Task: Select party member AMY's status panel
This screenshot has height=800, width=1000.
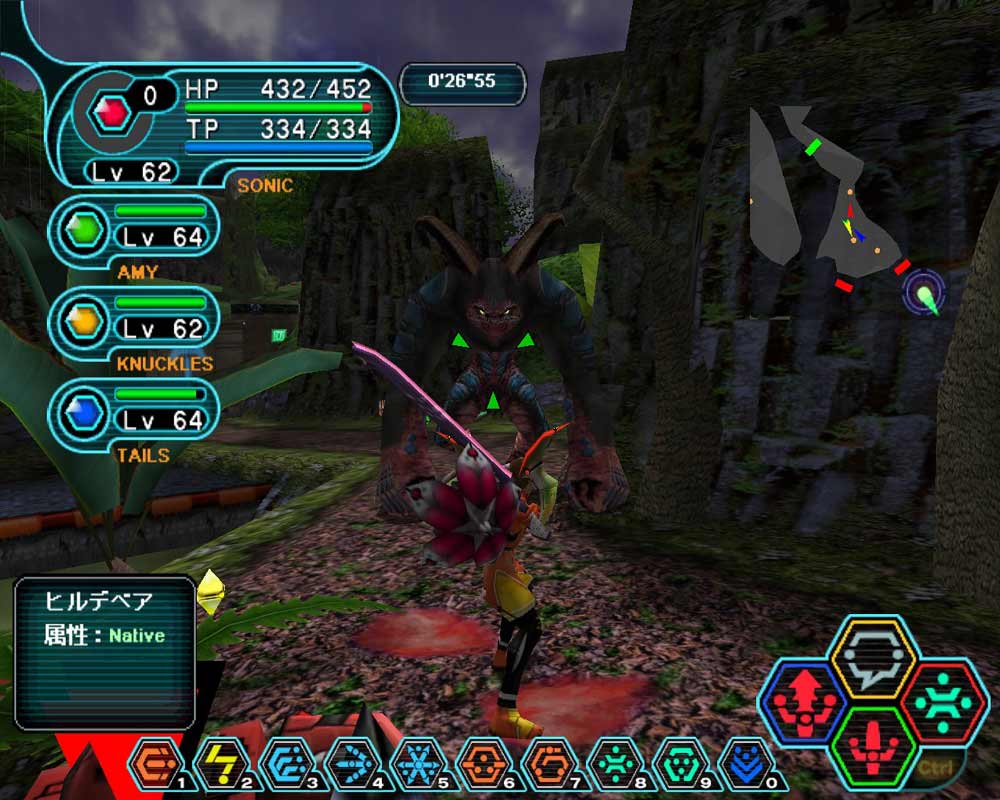Action: (133, 232)
